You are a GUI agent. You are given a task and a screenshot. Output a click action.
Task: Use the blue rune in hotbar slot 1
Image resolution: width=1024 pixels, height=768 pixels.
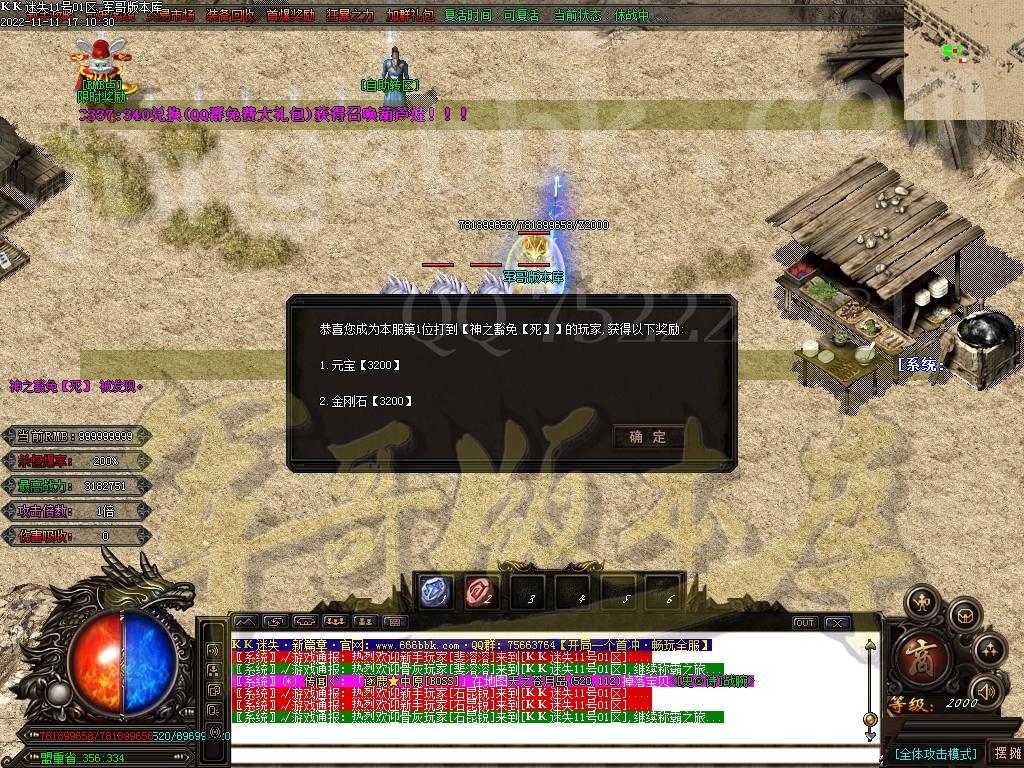pyautogui.click(x=436, y=592)
